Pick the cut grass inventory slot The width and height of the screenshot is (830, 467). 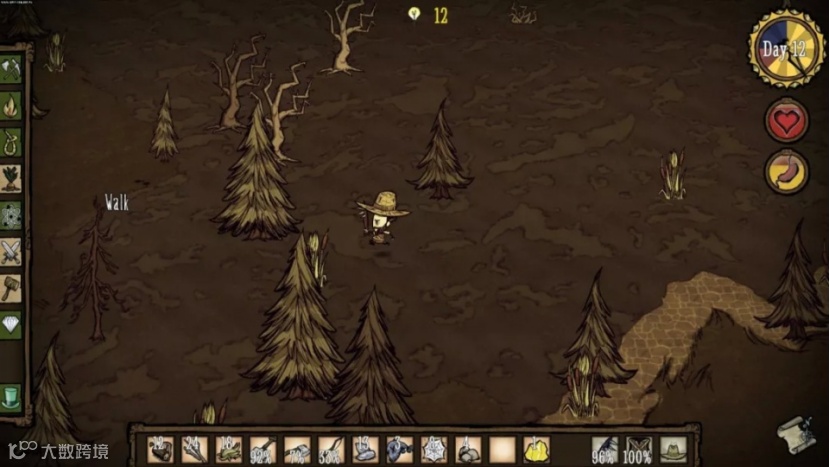click(228, 450)
